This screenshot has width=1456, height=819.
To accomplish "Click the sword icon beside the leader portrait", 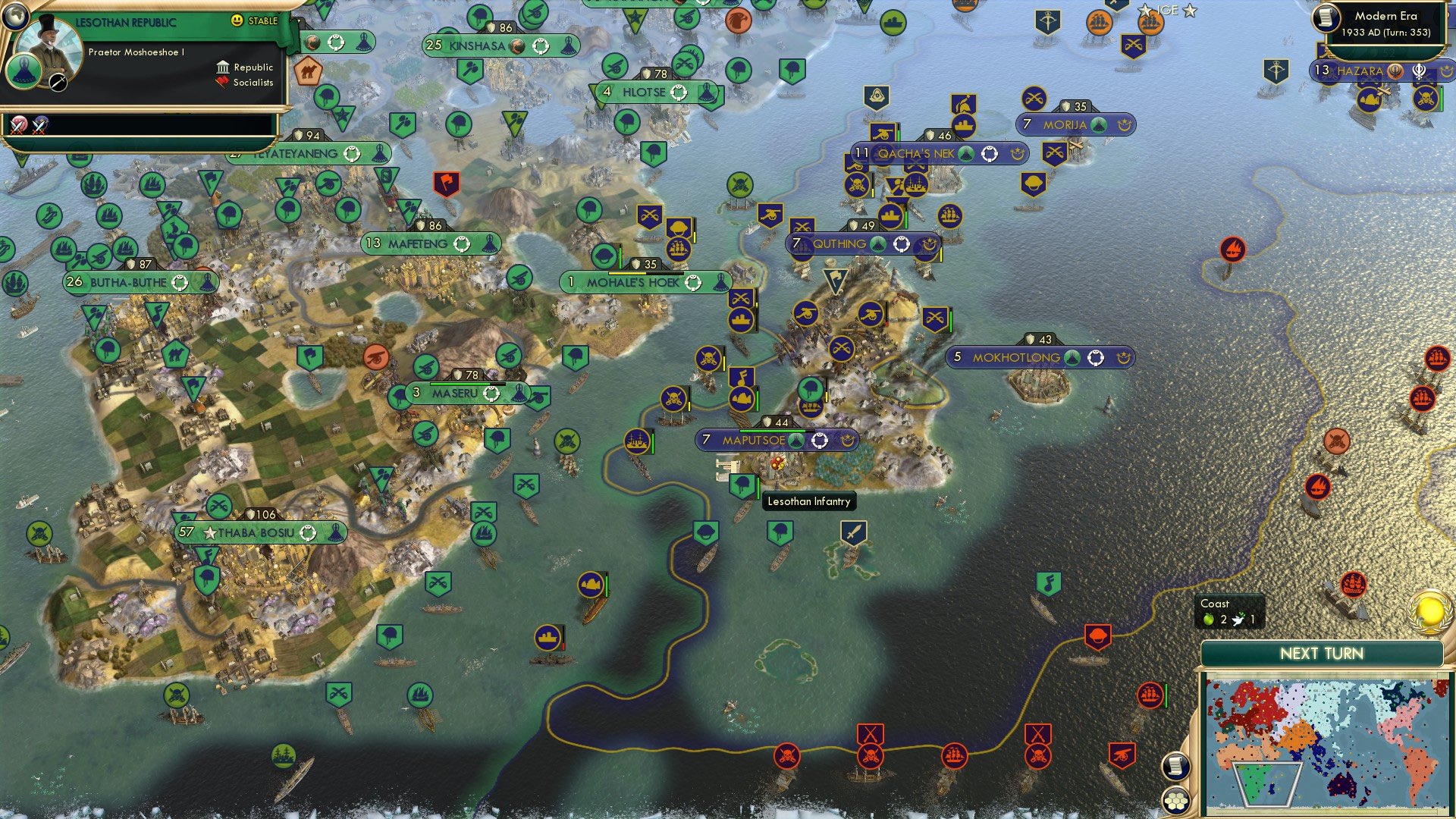I will click(x=58, y=82).
